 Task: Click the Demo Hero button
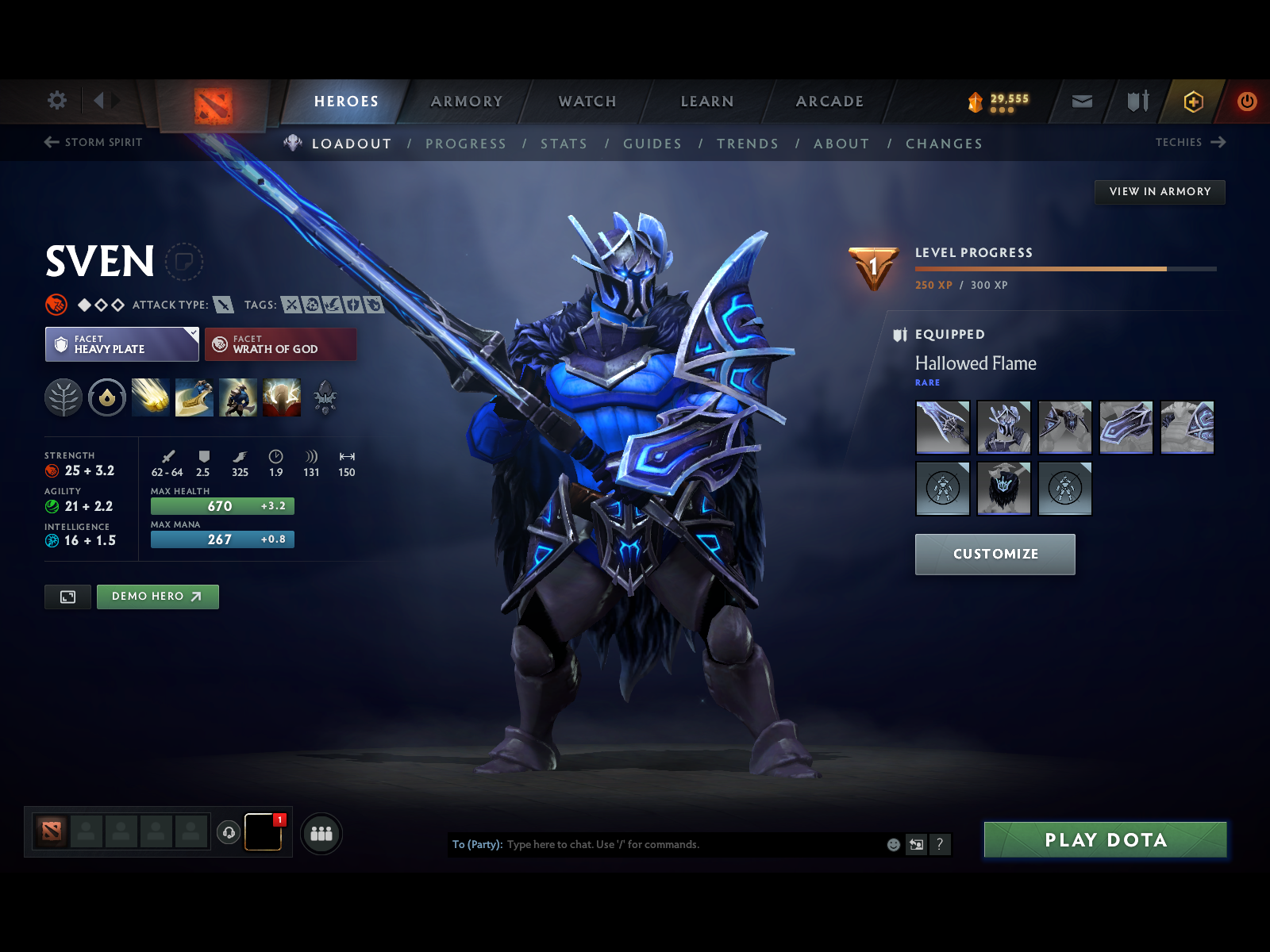pyautogui.click(x=157, y=597)
